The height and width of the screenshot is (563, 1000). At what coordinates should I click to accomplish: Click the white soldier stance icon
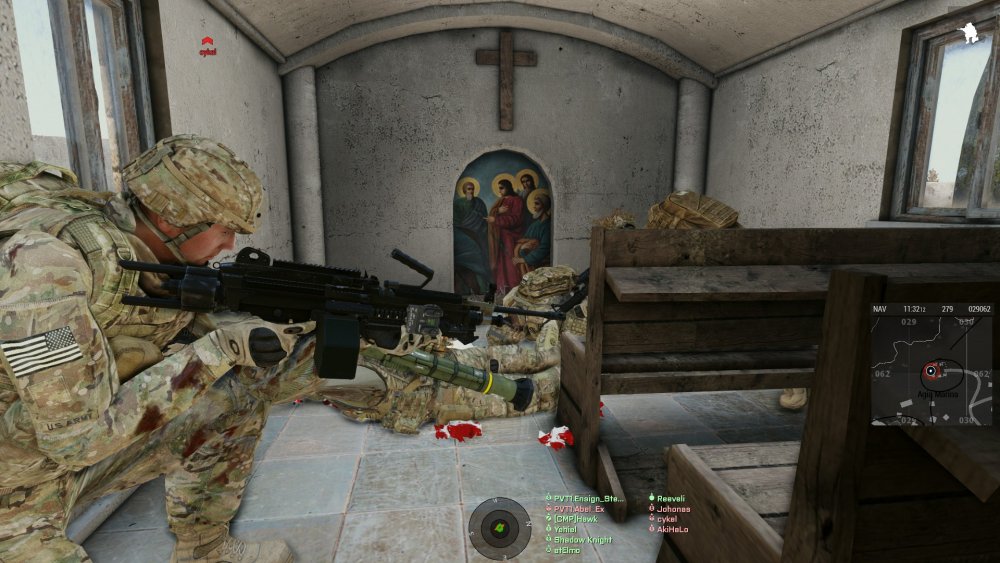pyautogui.click(x=968, y=34)
